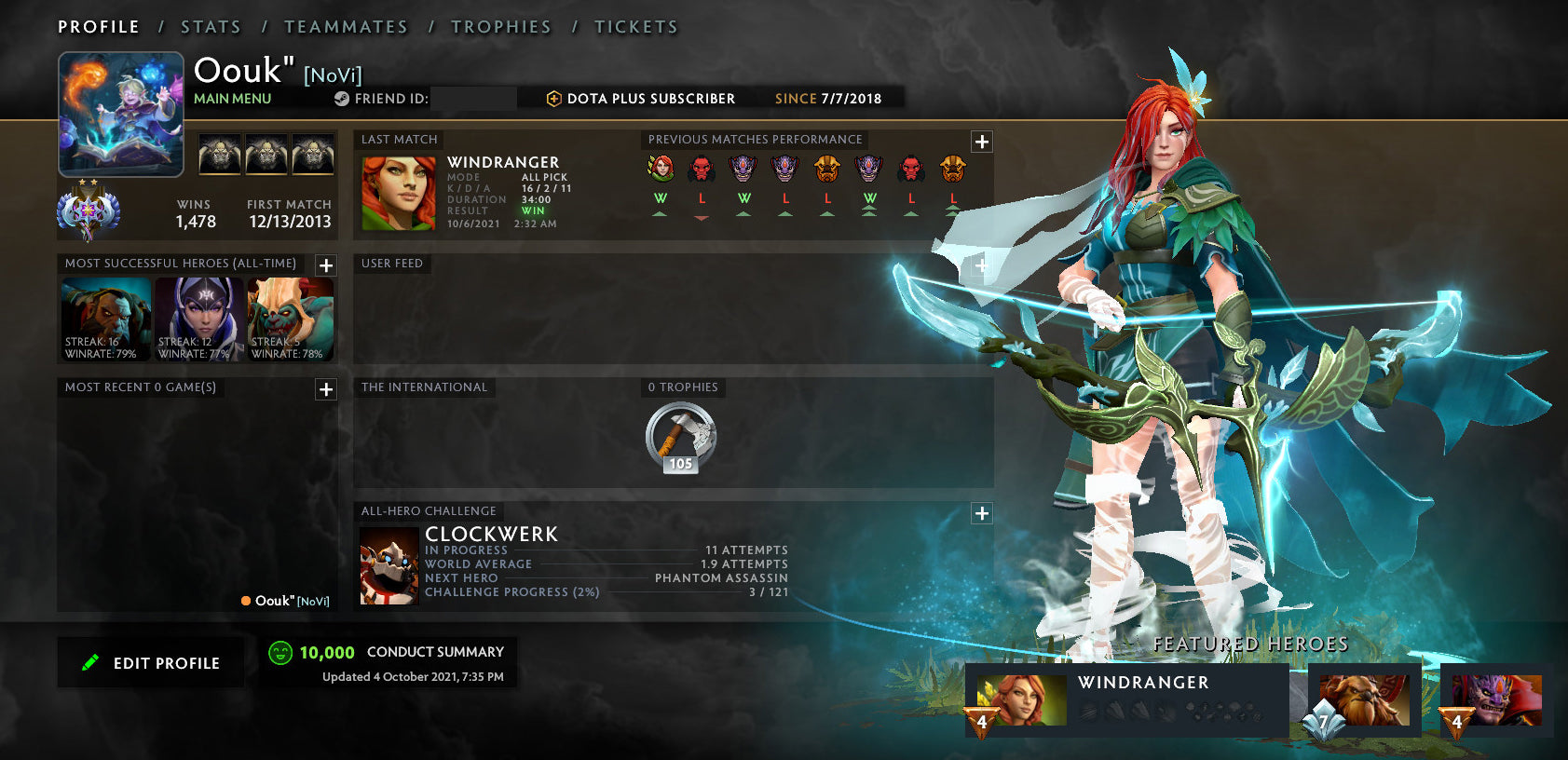Viewport: 1568px width, 760px height.
Task: Open the TROPHIES tab
Action: (501, 27)
